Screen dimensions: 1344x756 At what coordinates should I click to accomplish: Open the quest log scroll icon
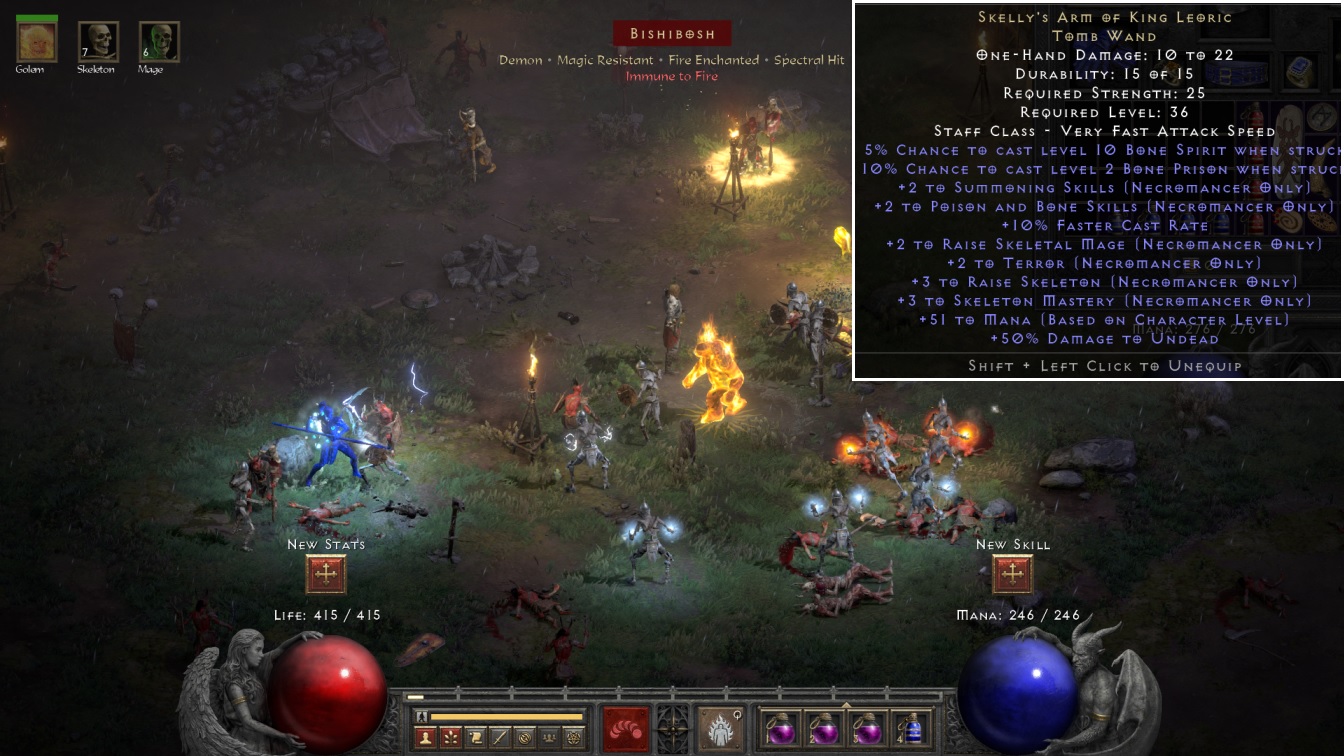[476, 738]
